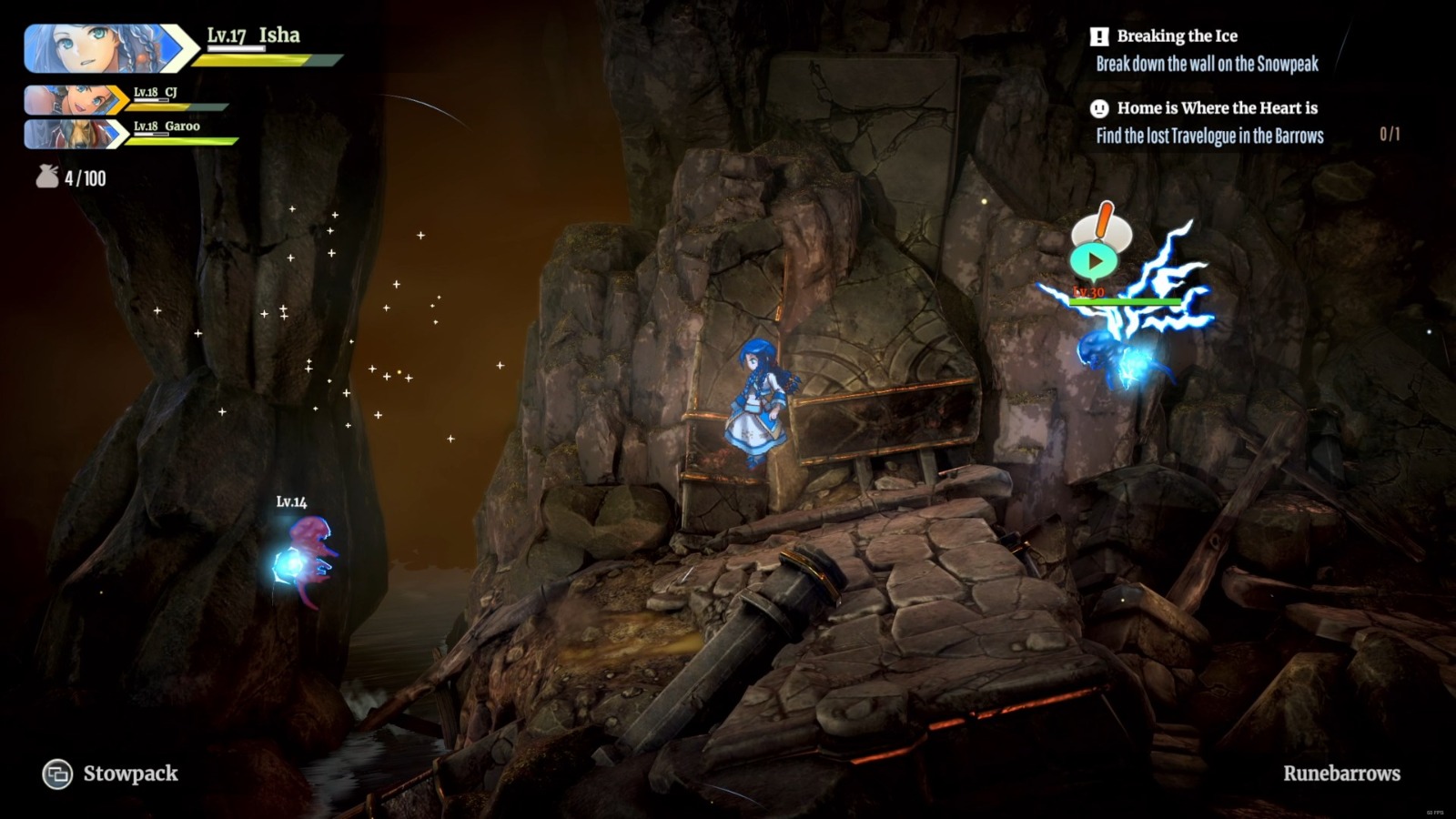Viewport: 1456px width, 819px height.
Task: Open the Home is Where the Heart is quest
Action: 1217,107
